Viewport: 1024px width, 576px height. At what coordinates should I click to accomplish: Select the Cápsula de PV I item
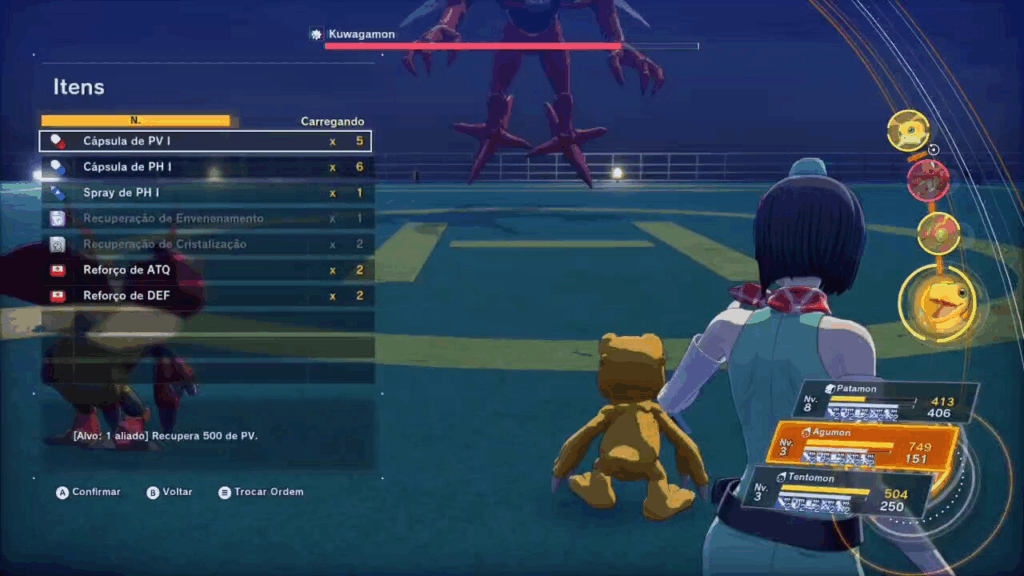(206, 141)
